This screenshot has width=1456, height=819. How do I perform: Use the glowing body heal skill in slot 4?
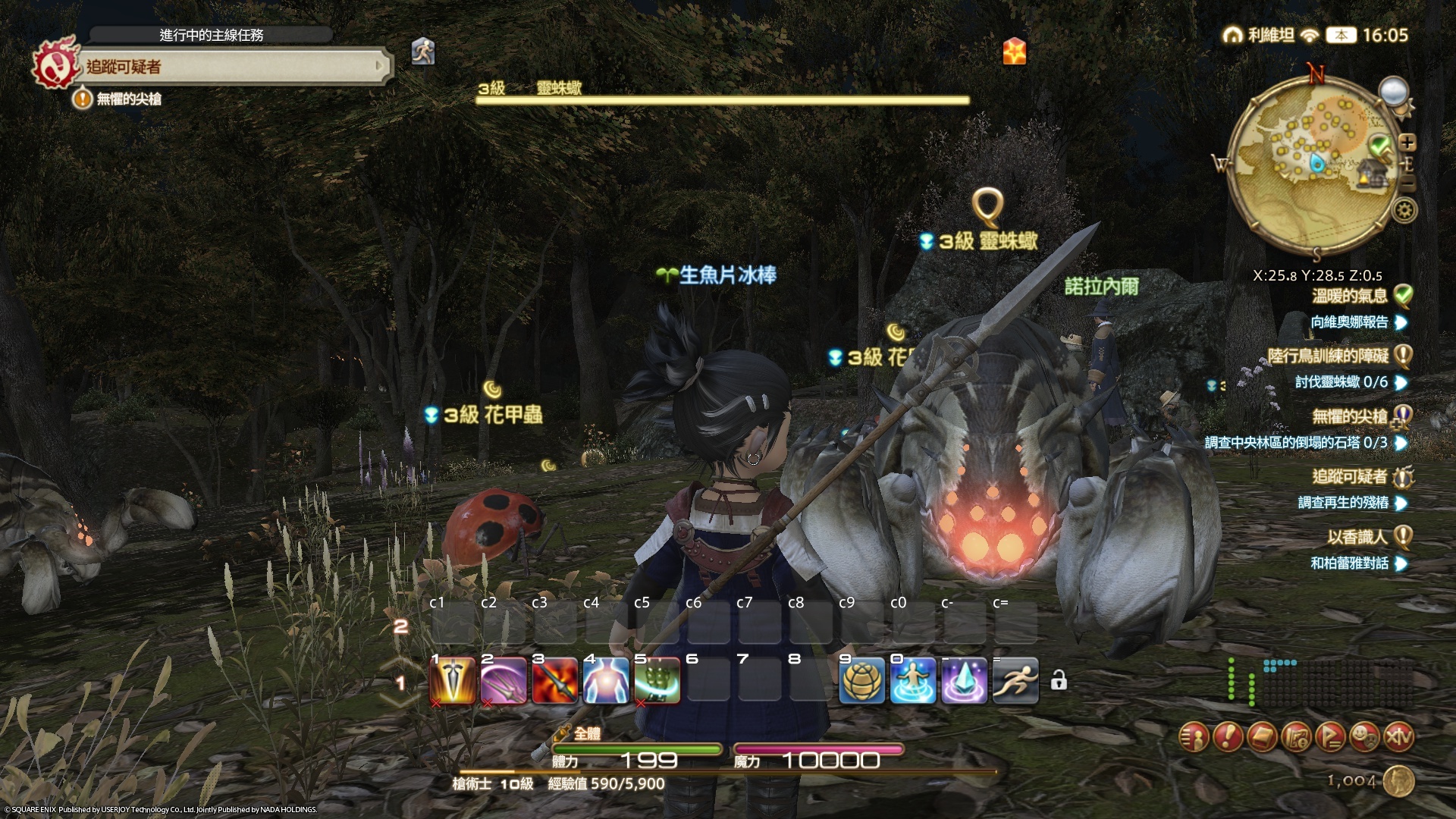click(606, 680)
